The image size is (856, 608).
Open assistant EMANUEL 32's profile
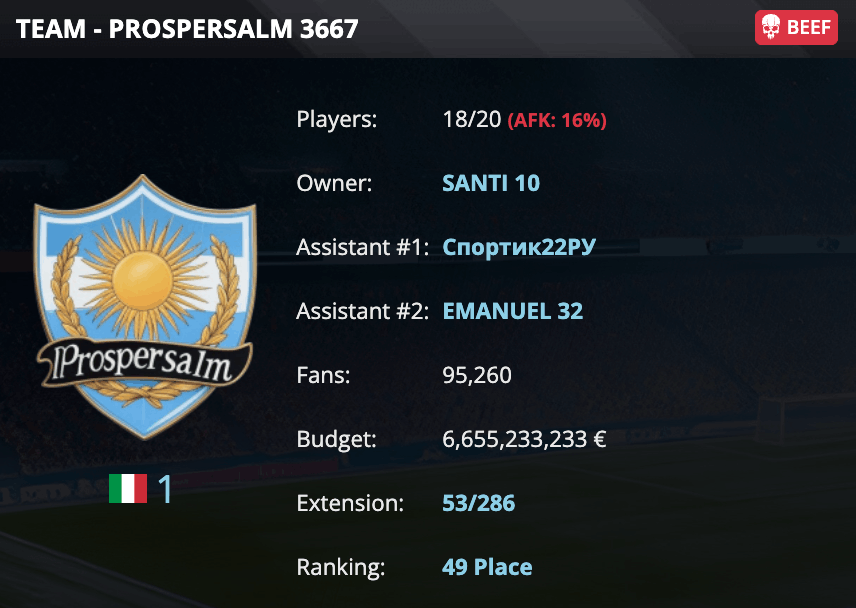(x=512, y=311)
